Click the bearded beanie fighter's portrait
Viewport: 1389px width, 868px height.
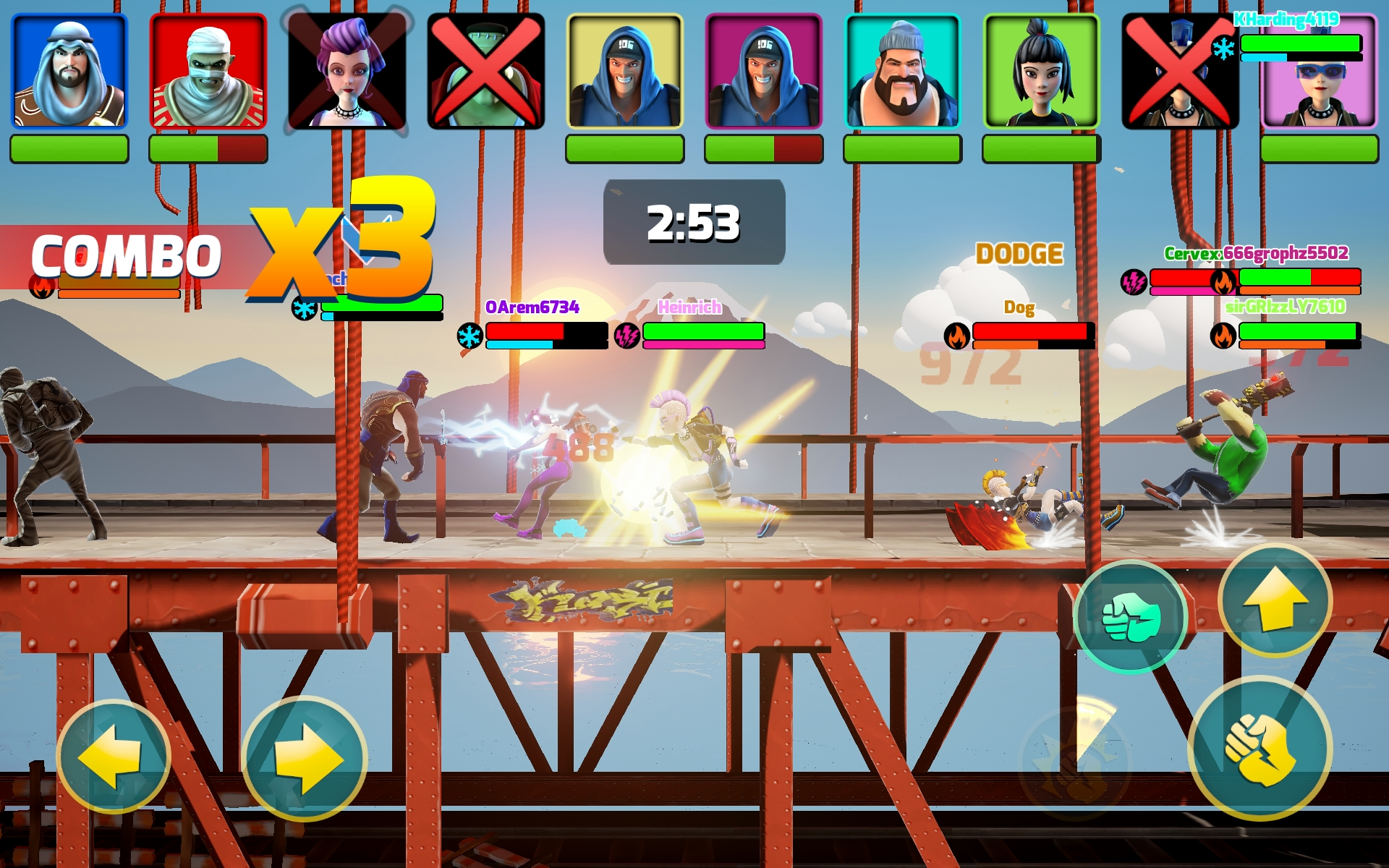pyautogui.click(x=903, y=70)
